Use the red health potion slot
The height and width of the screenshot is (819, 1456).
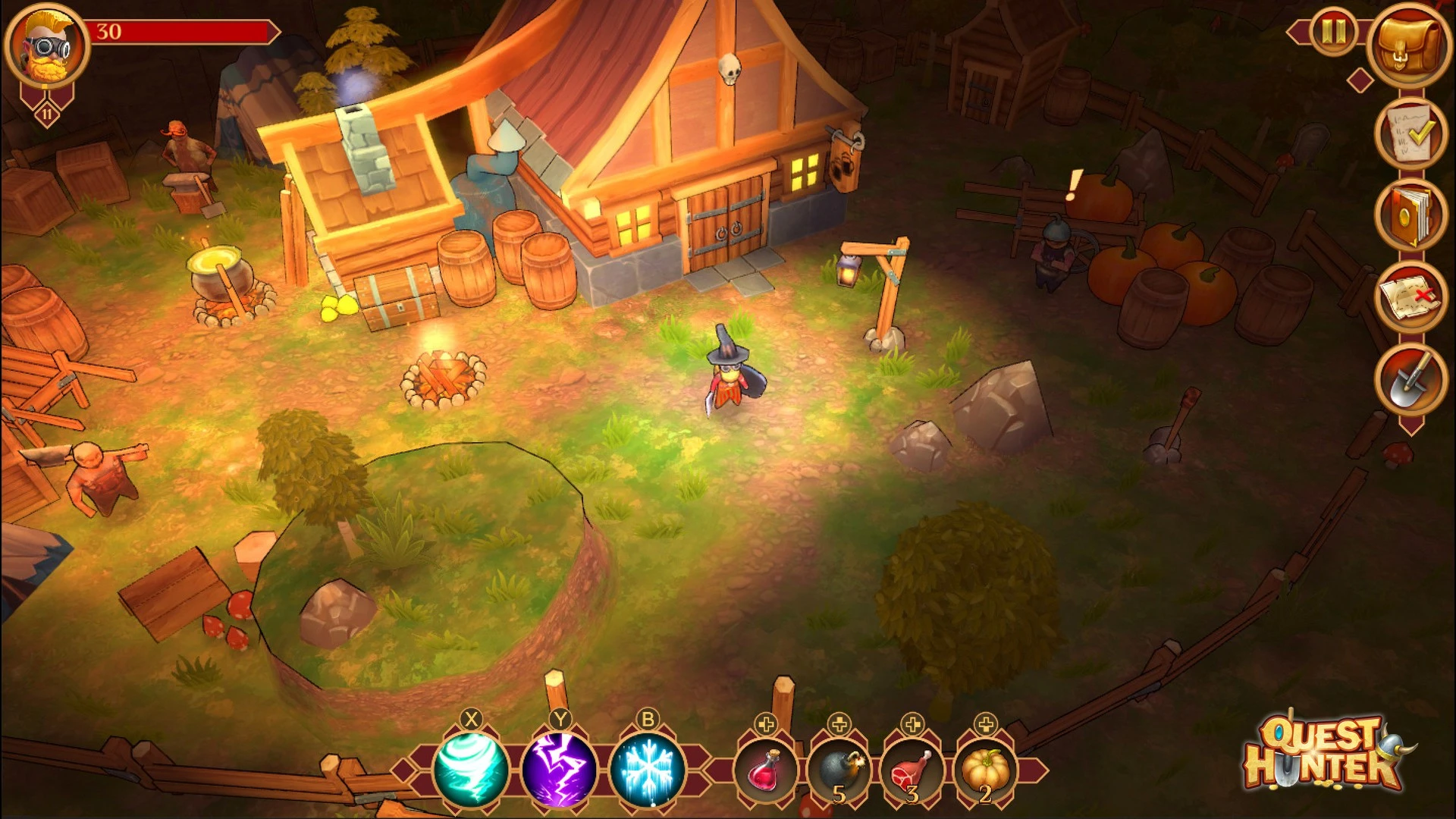(766, 770)
